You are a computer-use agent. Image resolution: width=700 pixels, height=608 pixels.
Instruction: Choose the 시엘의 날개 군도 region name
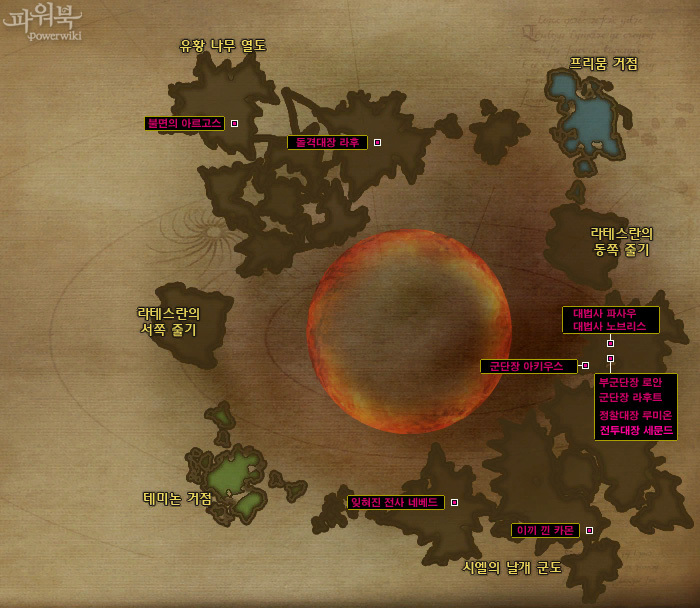[512, 567]
